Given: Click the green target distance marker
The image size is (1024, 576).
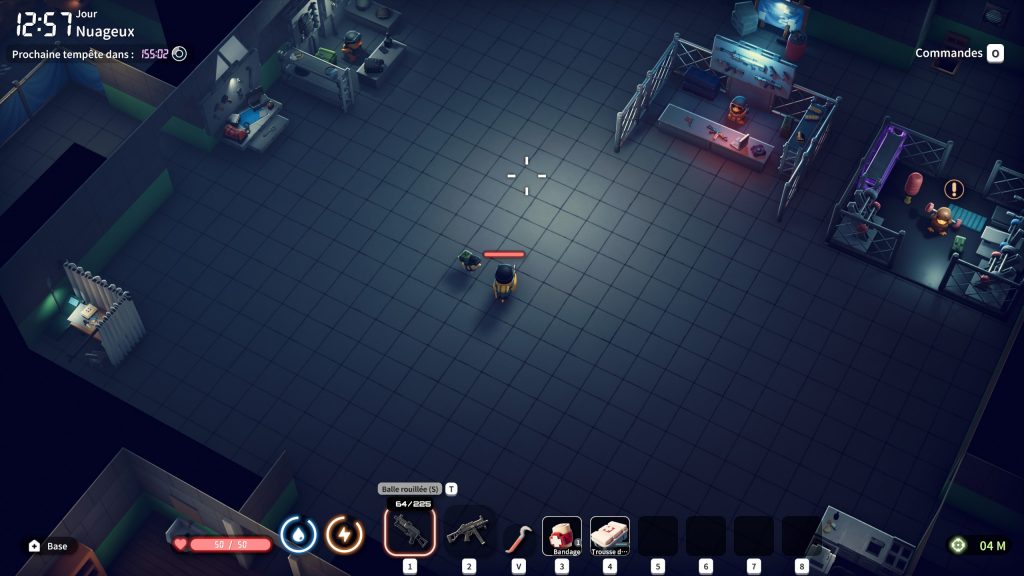Looking at the screenshot, I should 958,545.
